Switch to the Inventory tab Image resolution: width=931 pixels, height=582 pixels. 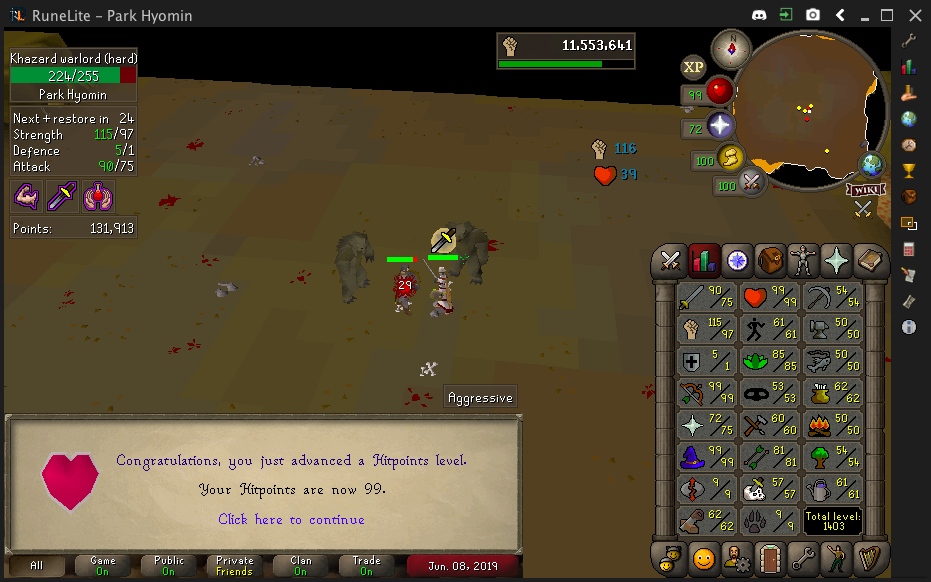coord(769,261)
